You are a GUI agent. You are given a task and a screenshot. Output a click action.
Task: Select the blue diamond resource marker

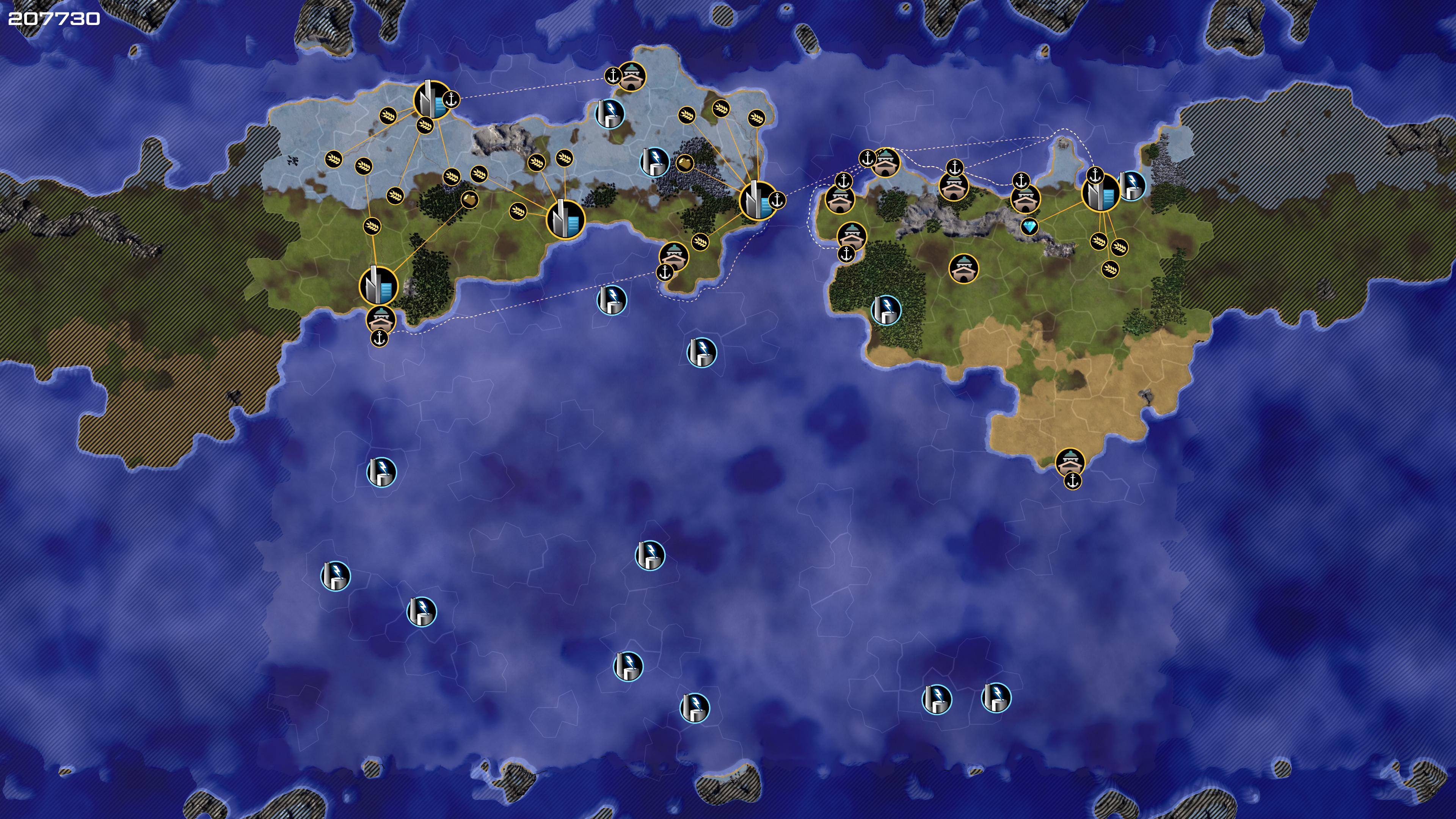(x=1030, y=227)
